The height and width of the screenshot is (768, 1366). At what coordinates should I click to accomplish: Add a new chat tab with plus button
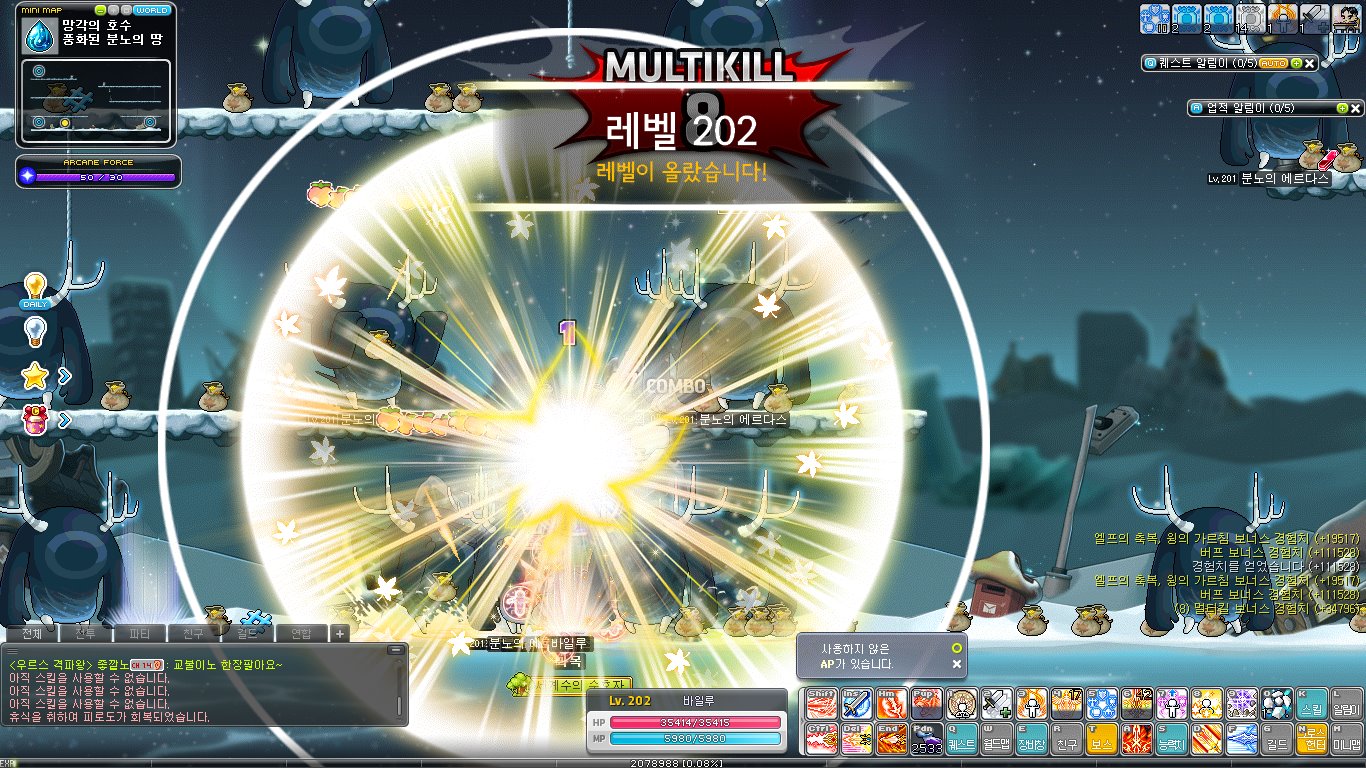pos(339,633)
